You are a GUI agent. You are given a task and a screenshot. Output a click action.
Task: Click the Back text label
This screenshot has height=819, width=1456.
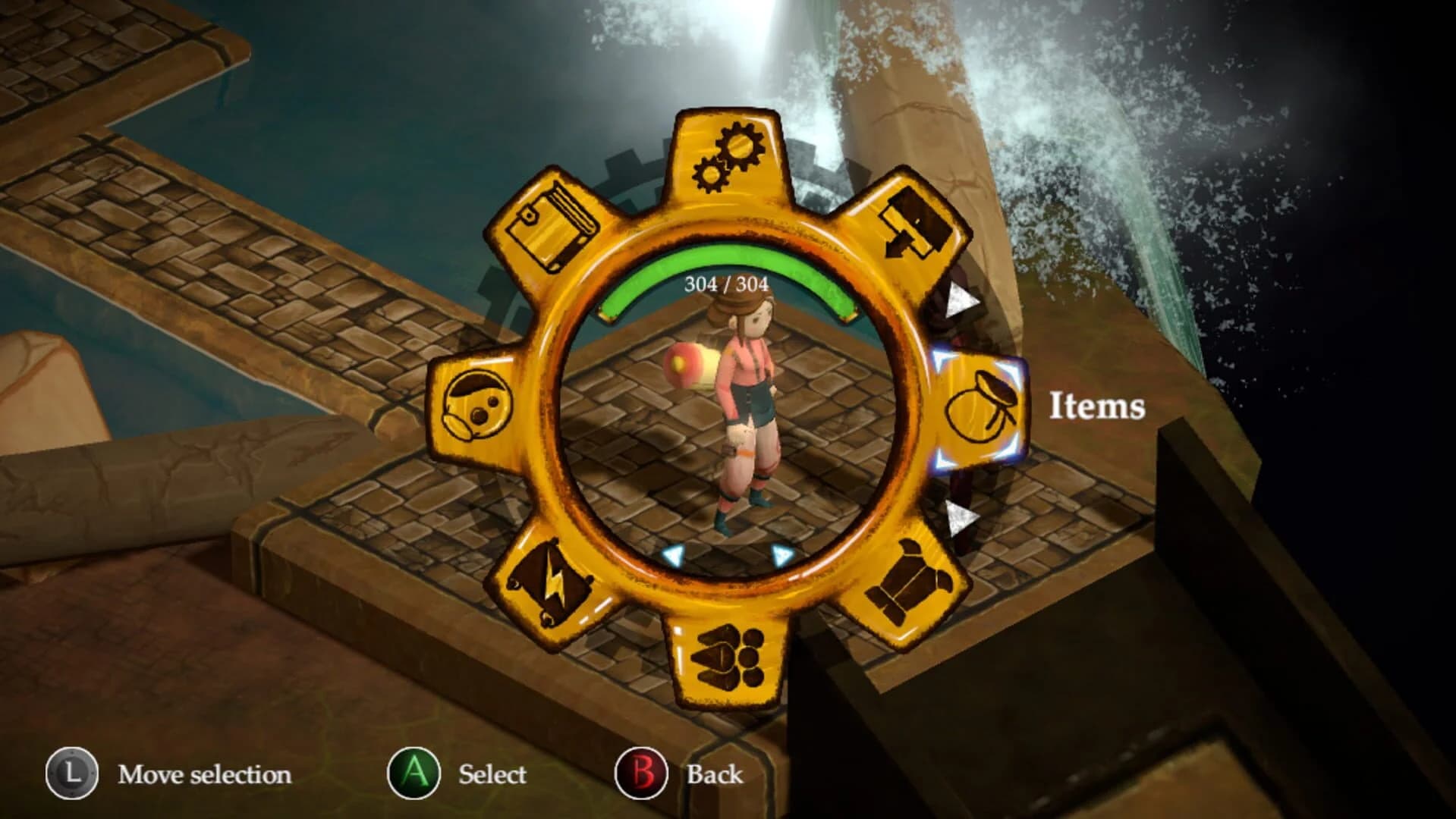tap(713, 775)
